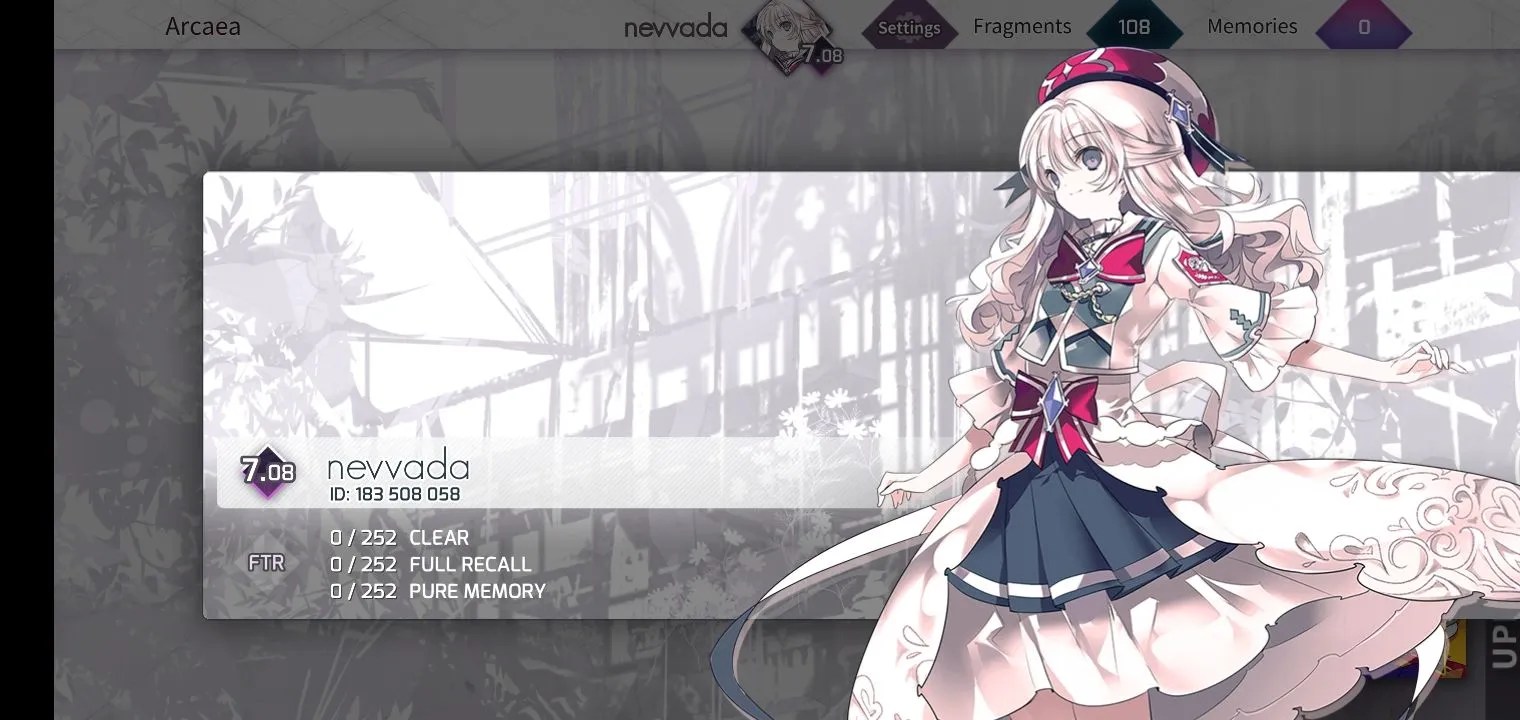Tap the 0 / 252 CLEAR stat row
This screenshot has height=720, width=1520.
pyautogui.click(x=399, y=537)
